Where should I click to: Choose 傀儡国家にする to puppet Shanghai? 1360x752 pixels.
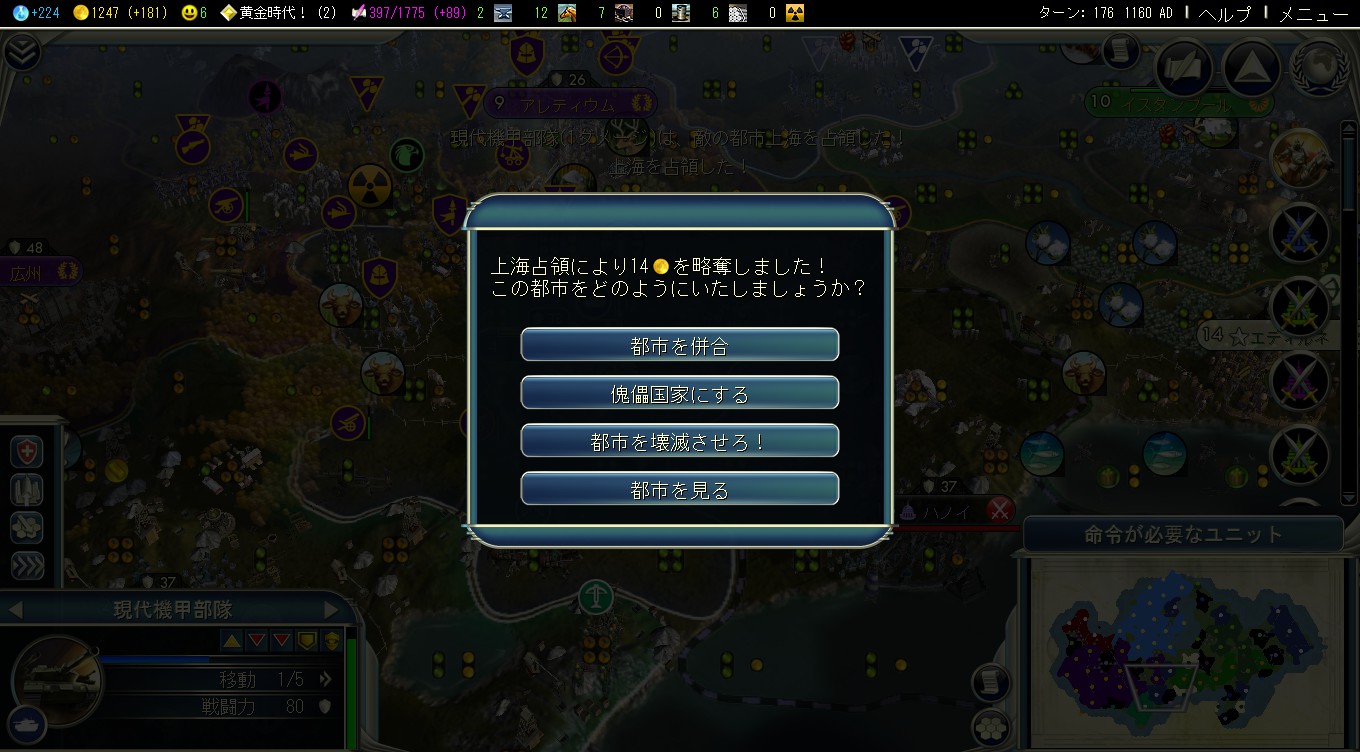[x=679, y=392]
